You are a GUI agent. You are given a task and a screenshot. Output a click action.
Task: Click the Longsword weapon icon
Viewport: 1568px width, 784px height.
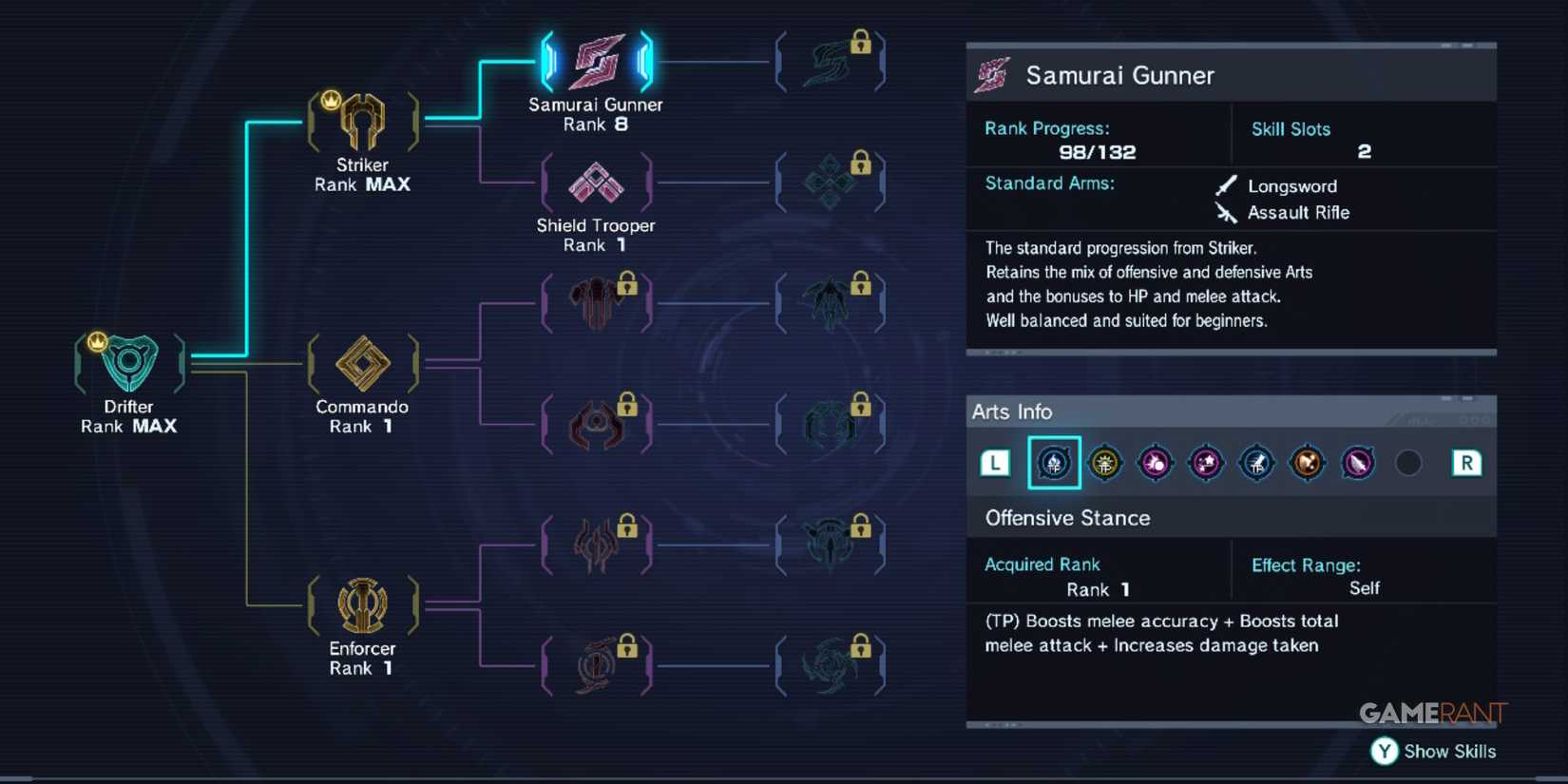click(1226, 184)
